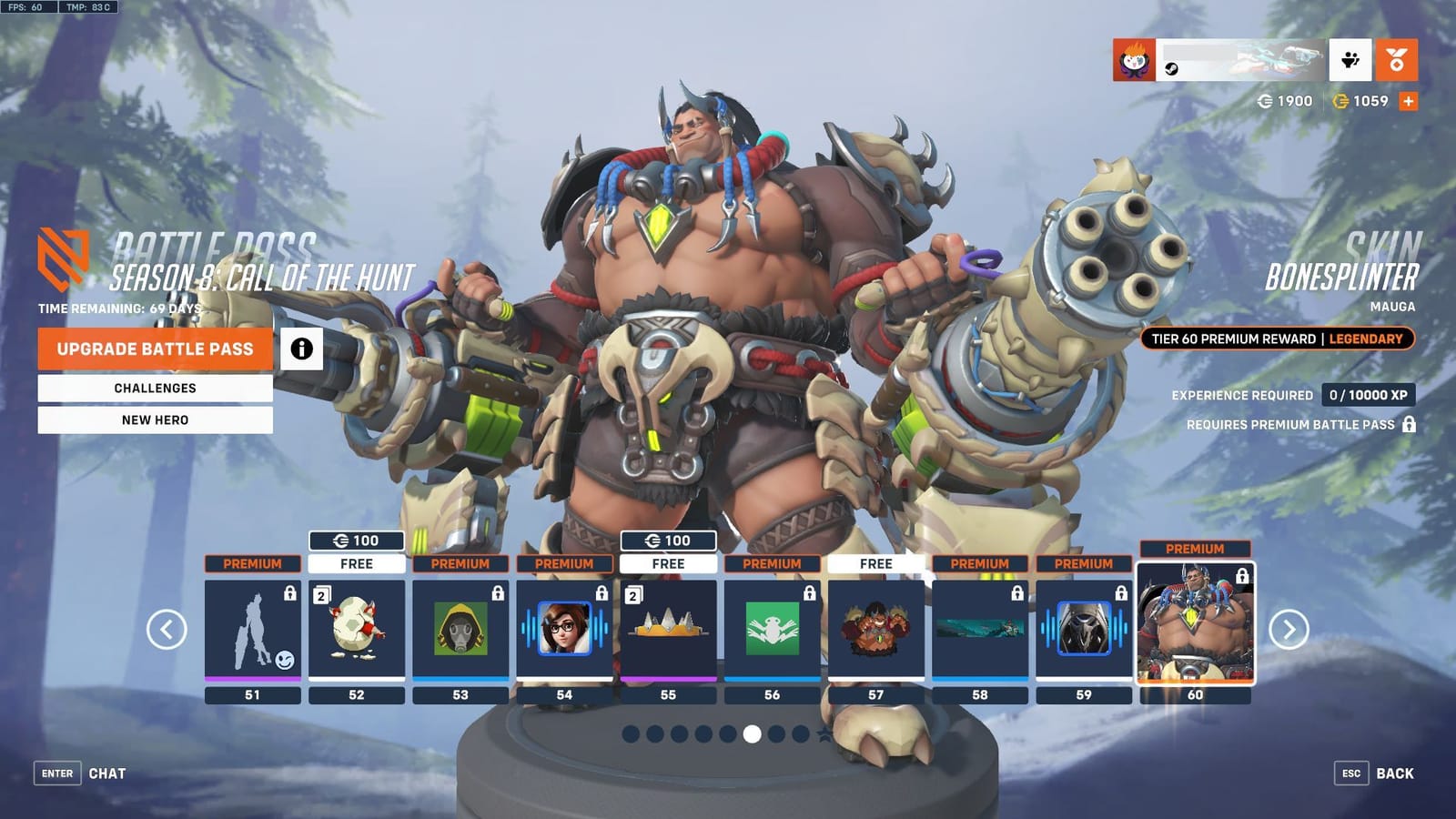
Task: Click Upgrade Battle Pass
Action: (x=154, y=349)
